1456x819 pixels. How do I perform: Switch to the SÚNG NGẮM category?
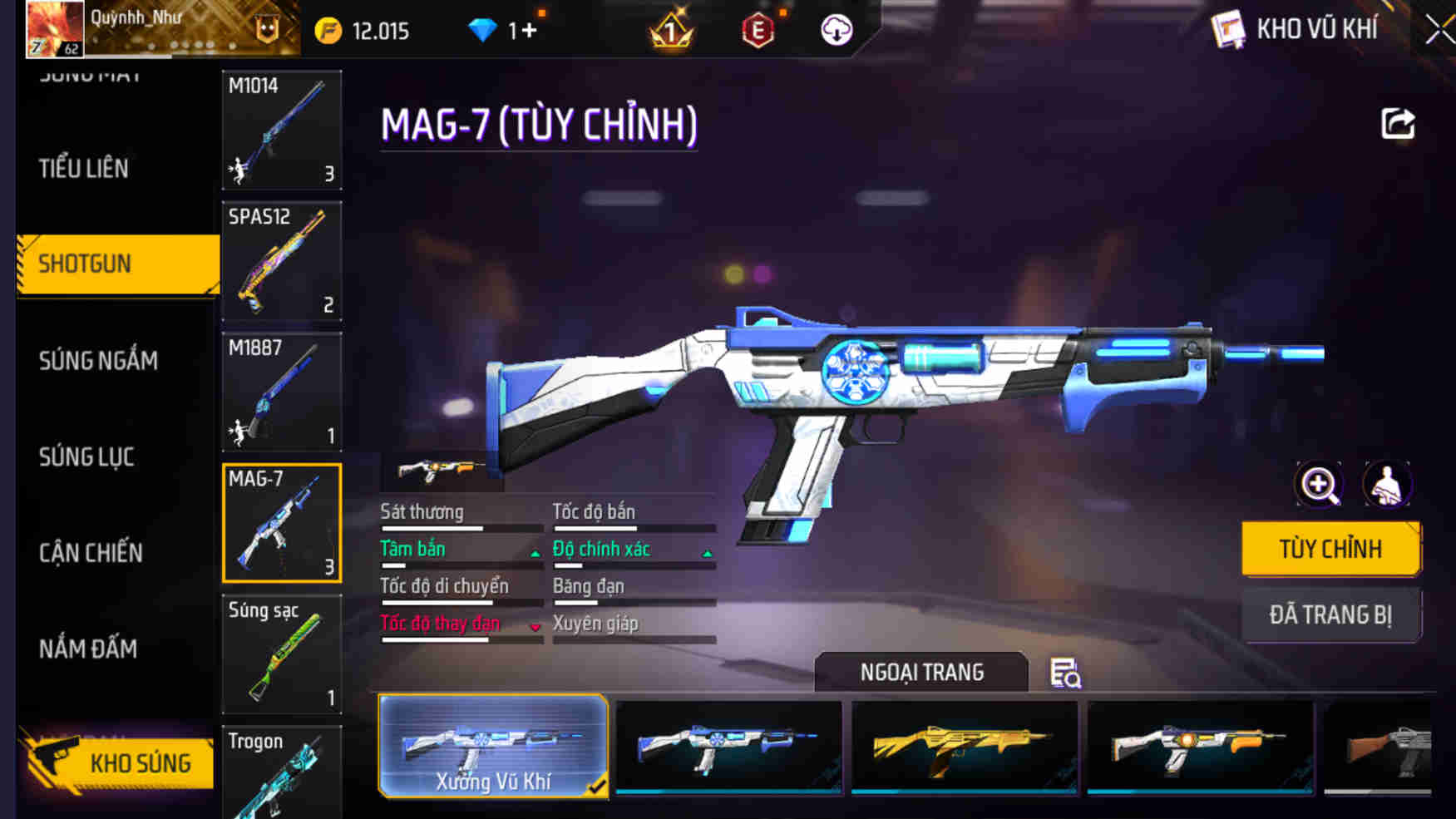[98, 360]
